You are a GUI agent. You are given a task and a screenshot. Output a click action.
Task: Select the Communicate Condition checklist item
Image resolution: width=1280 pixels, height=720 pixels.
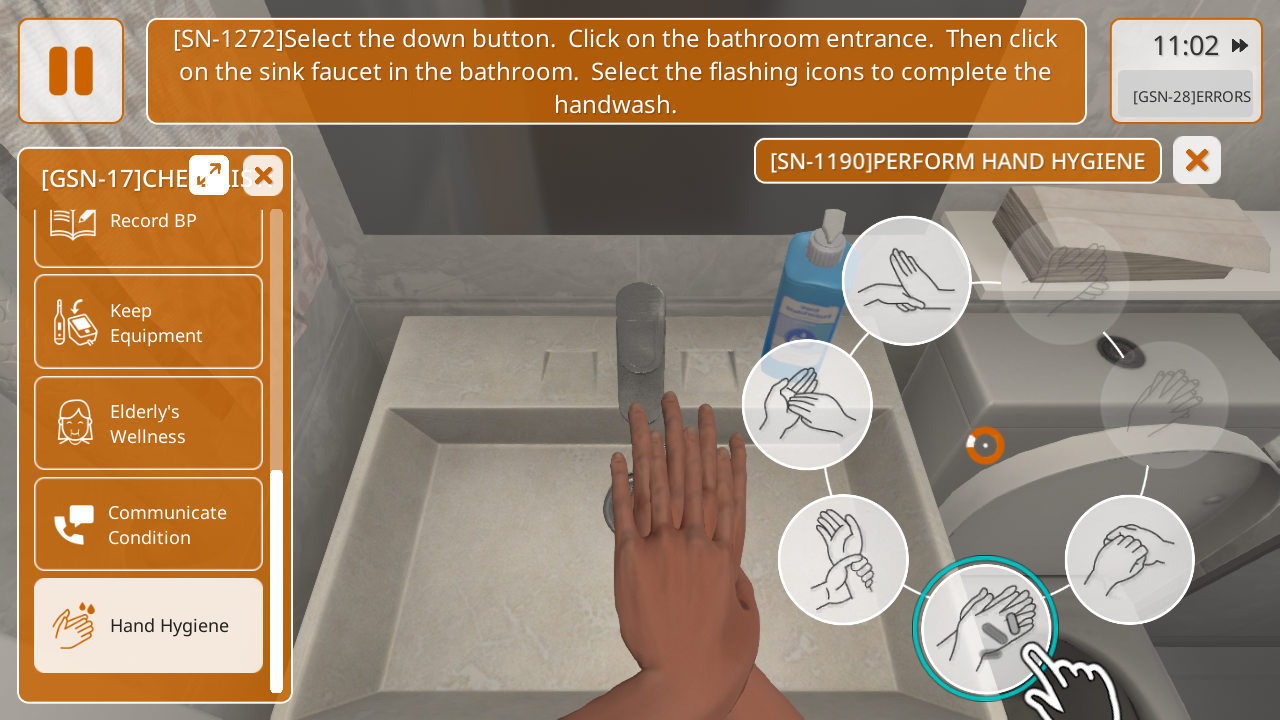pos(148,524)
